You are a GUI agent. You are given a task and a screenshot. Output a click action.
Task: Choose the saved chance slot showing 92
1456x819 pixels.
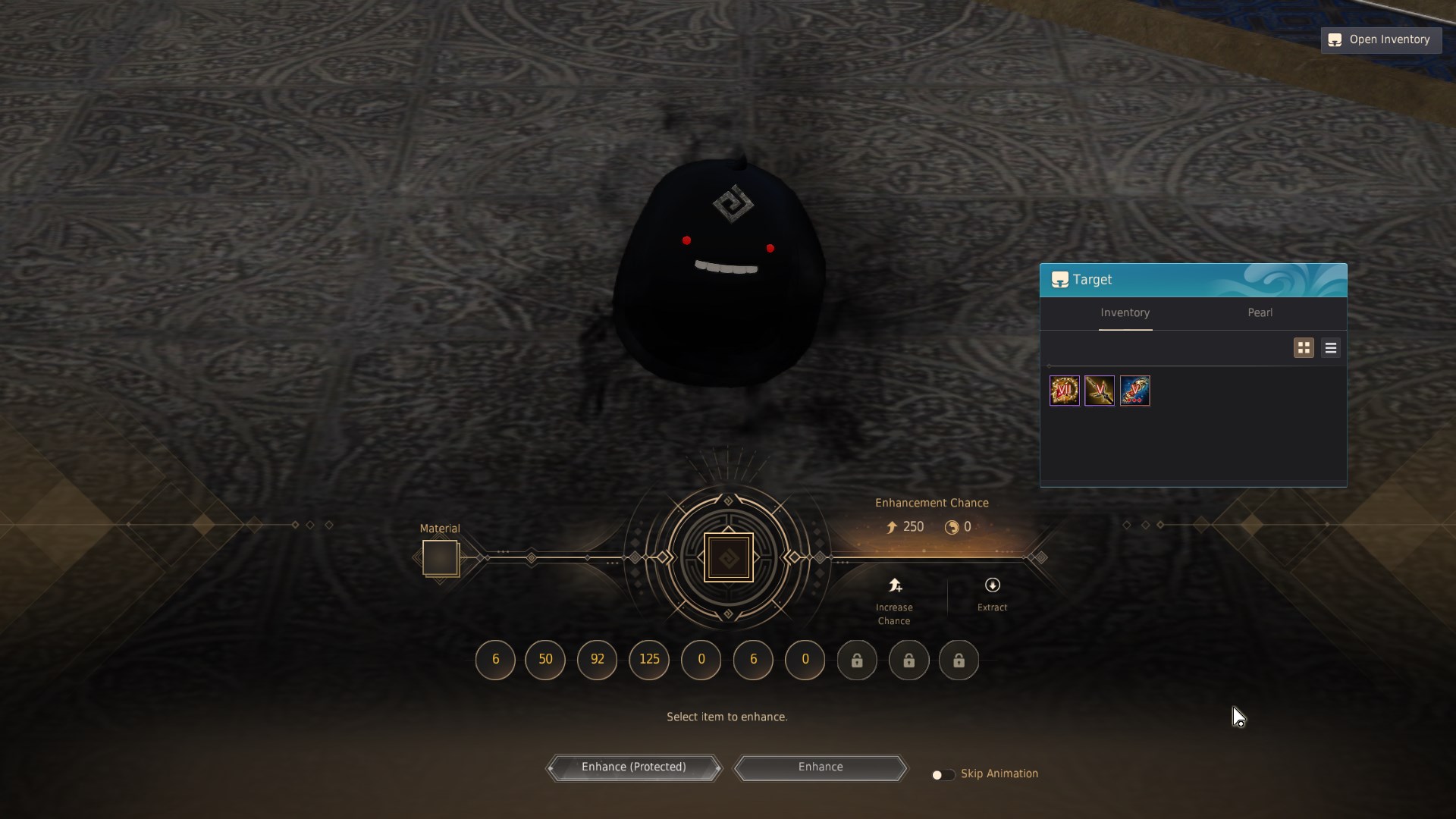(x=597, y=660)
